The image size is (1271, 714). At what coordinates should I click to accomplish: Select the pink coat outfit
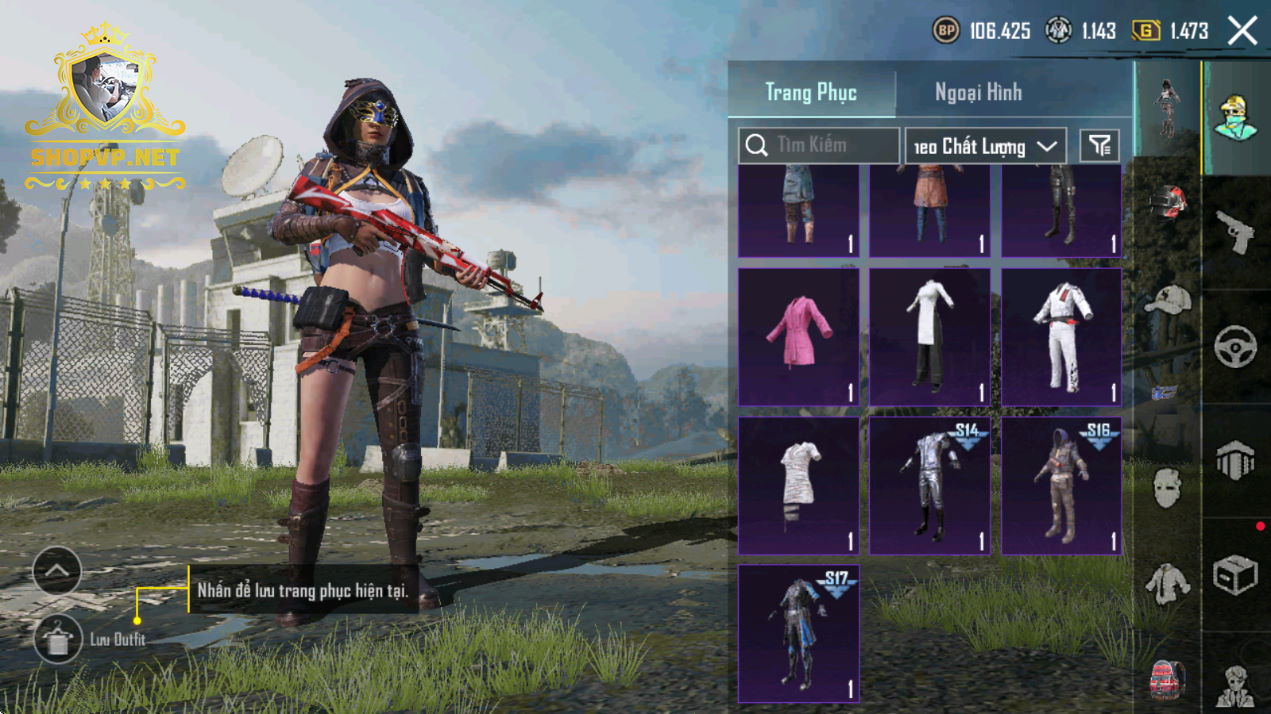click(798, 336)
